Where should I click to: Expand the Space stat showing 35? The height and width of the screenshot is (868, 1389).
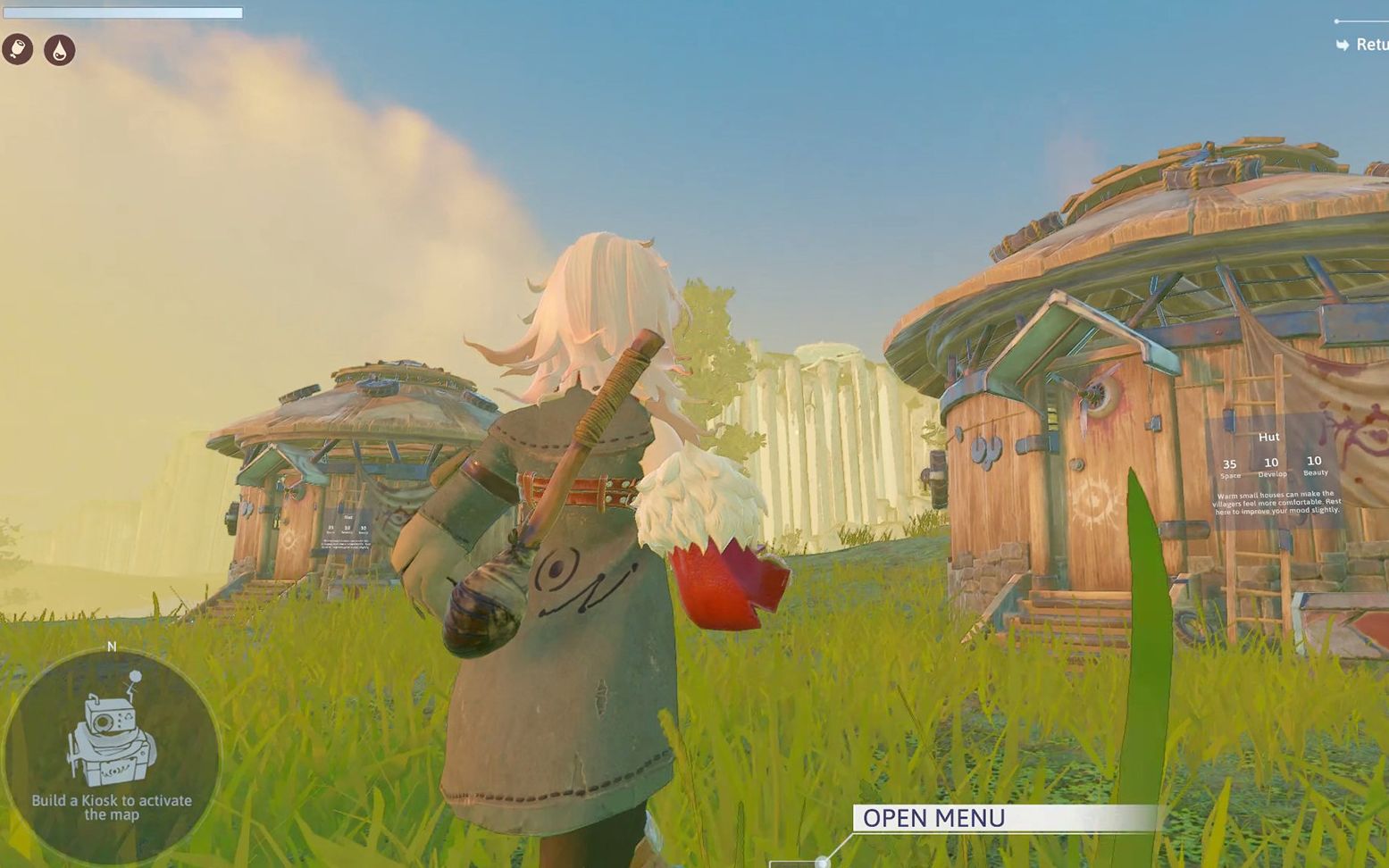coord(1229,466)
